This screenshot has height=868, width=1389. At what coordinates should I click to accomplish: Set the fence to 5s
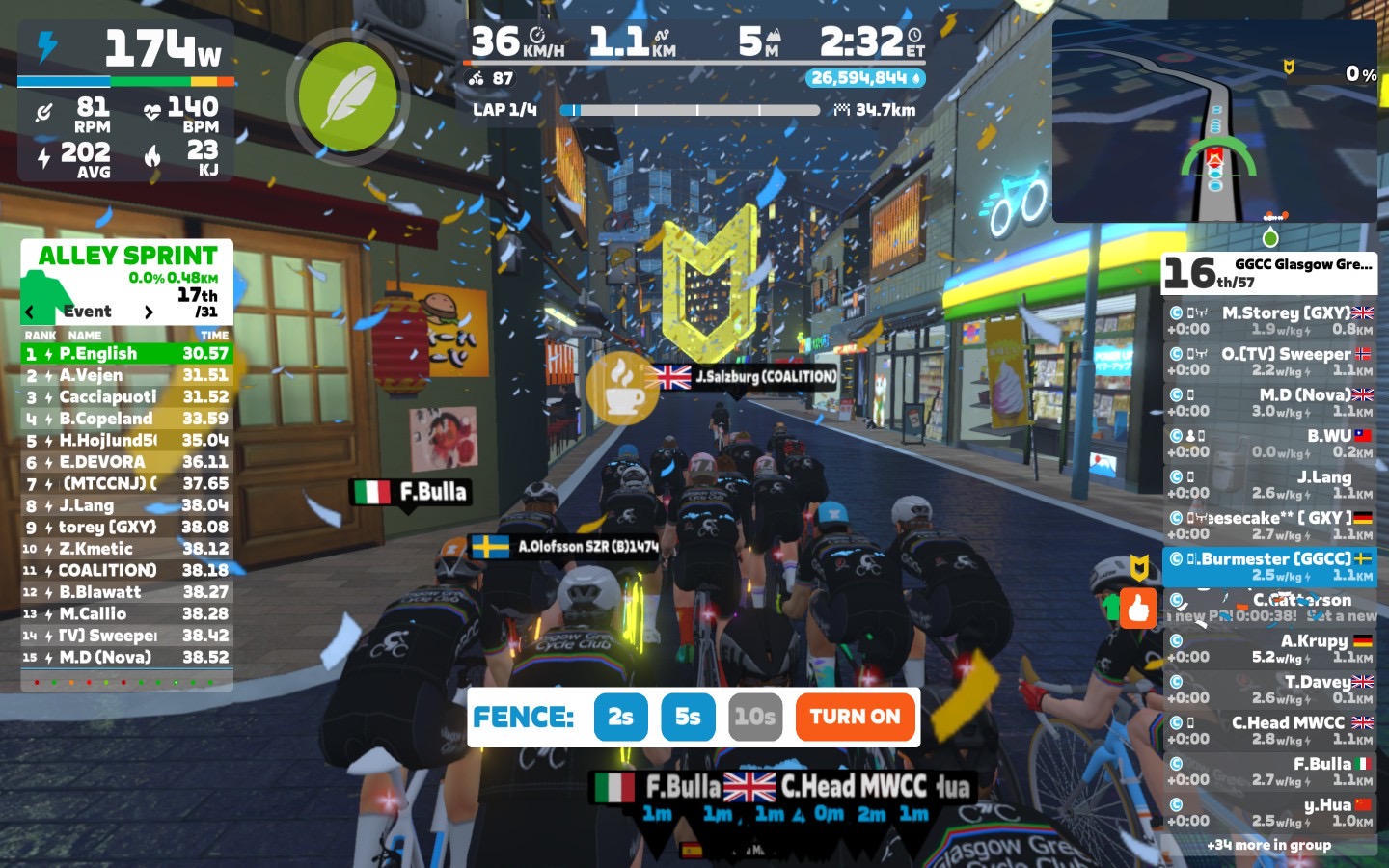(x=688, y=717)
